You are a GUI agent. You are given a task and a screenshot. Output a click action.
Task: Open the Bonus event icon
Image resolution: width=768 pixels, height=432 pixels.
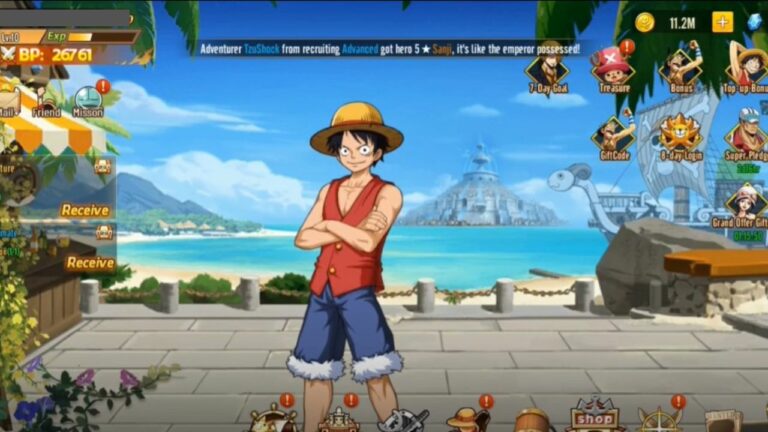pyautogui.click(x=682, y=67)
